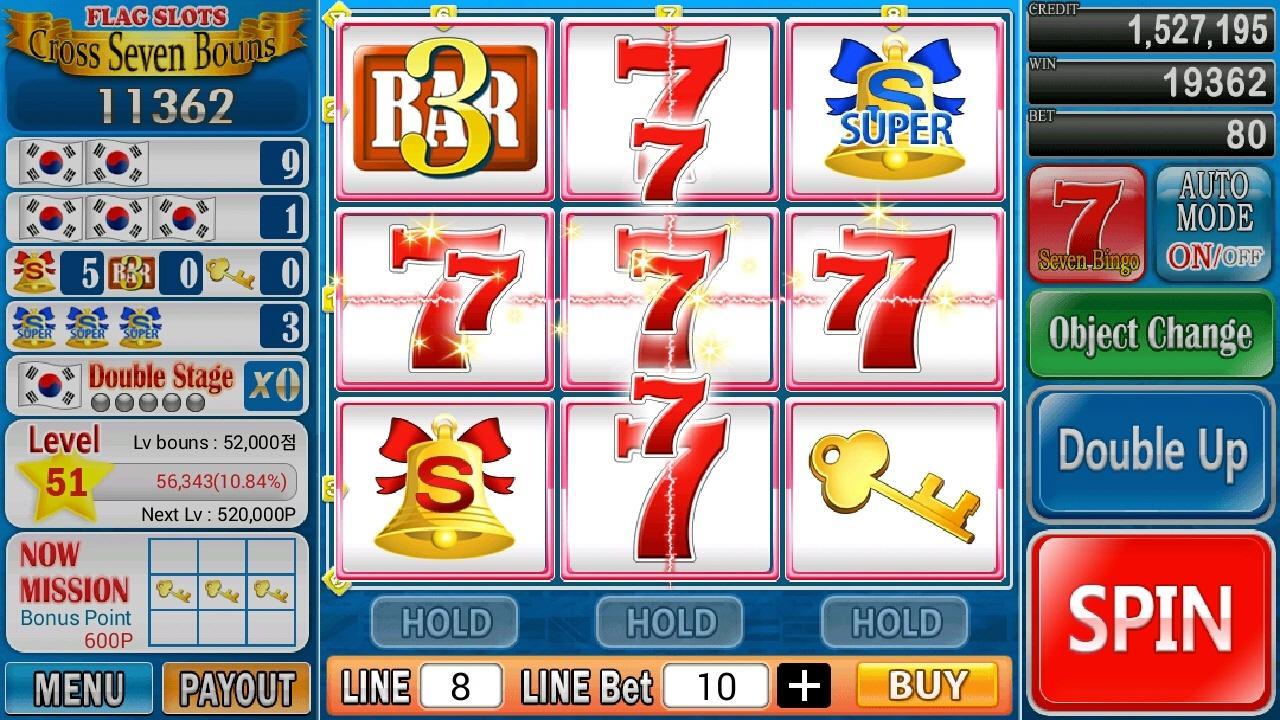Viewport: 1280px width, 720px height.
Task: Expand the NOW MISSION bonus panel
Action: [x=157, y=590]
